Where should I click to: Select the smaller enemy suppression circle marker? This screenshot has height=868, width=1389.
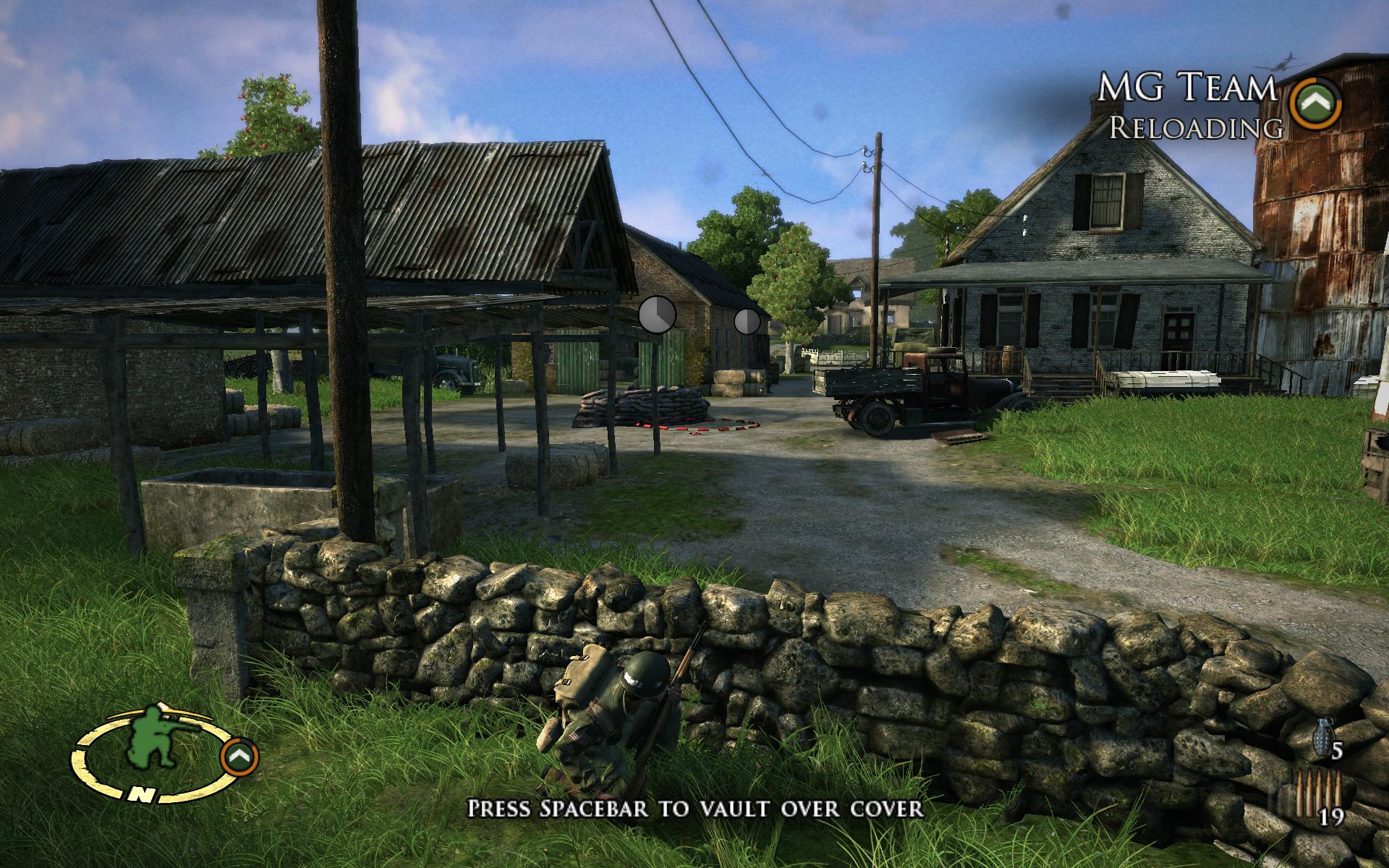(747, 320)
